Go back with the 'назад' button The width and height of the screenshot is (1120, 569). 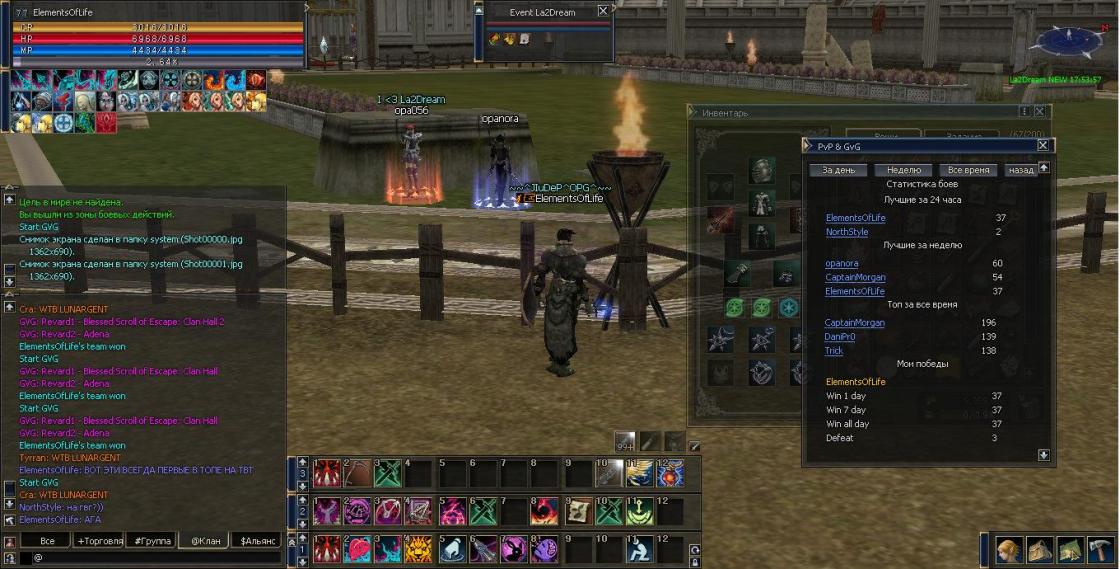click(x=1021, y=170)
